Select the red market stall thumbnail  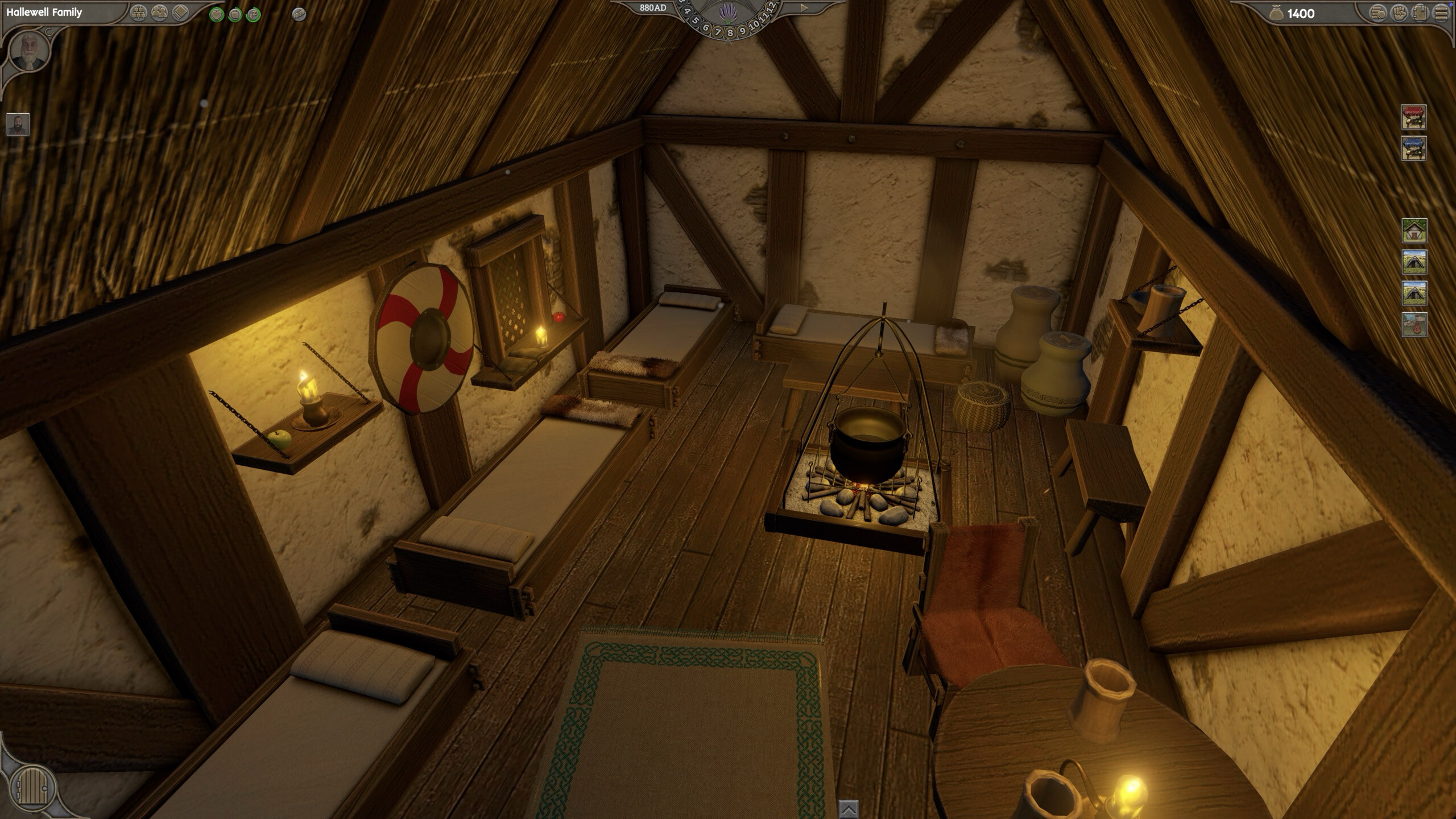click(x=1414, y=117)
